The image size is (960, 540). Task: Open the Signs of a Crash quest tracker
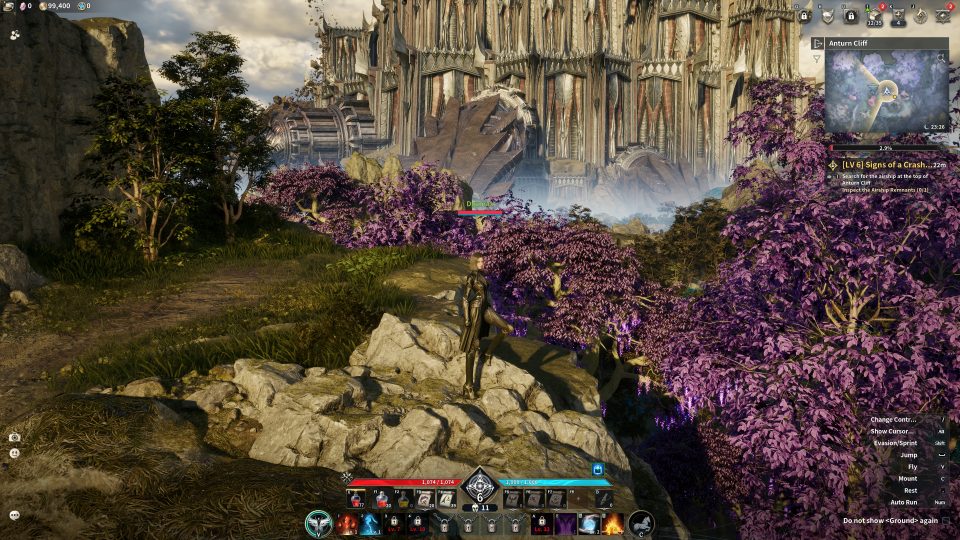[885, 164]
